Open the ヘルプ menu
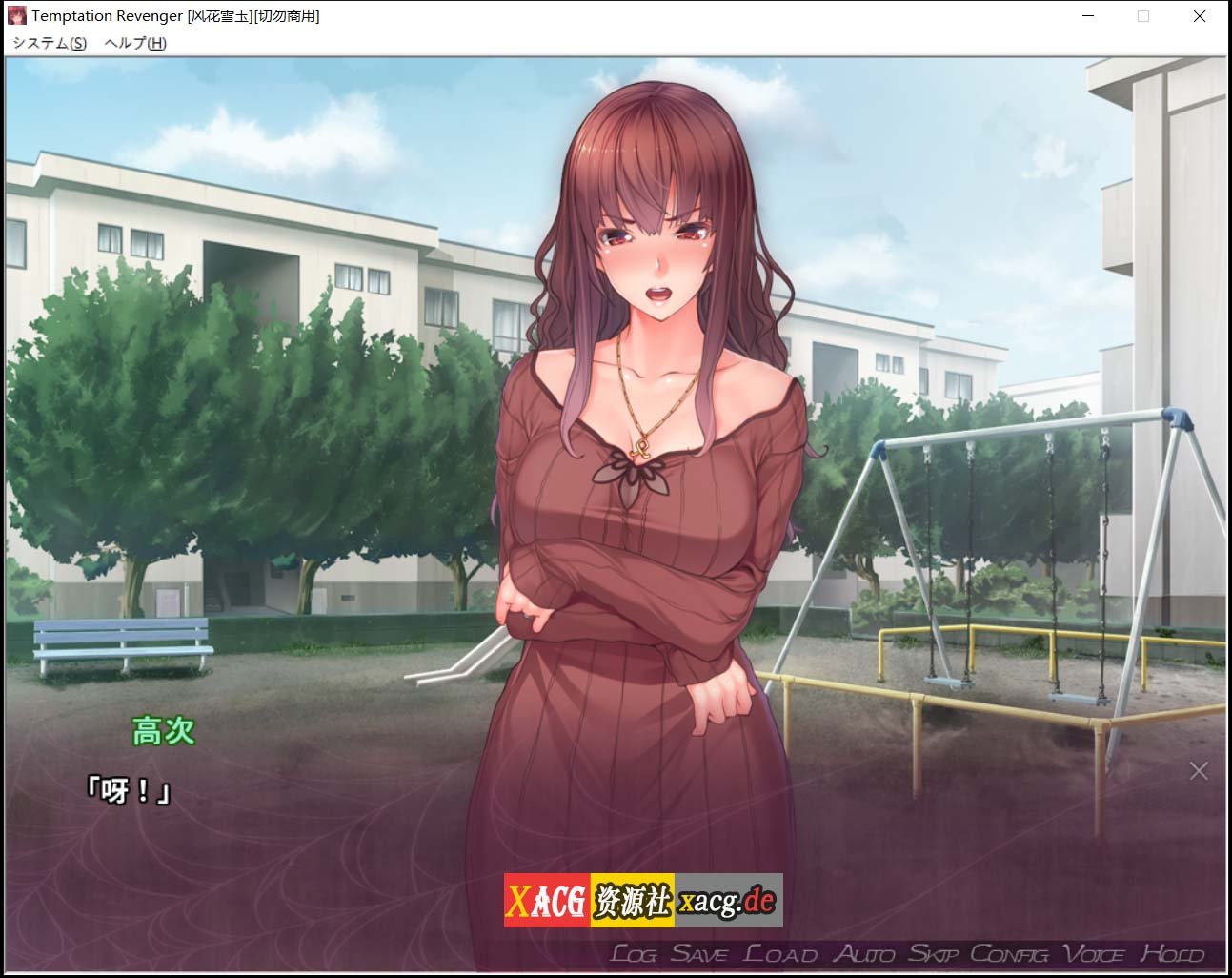The width and height of the screenshot is (1232, 978). [x=131, y=43]
